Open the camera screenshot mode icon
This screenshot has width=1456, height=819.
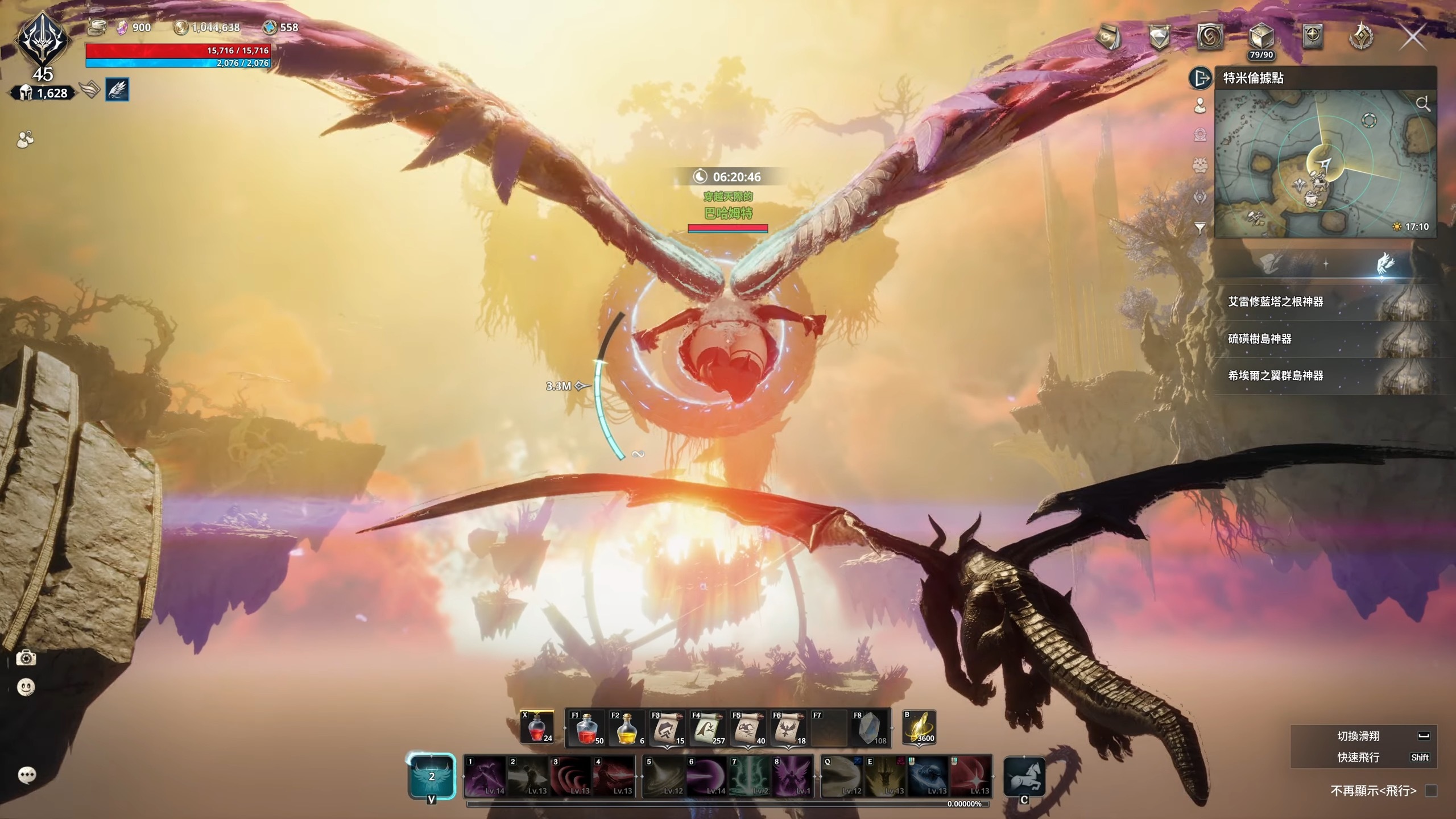26,658
